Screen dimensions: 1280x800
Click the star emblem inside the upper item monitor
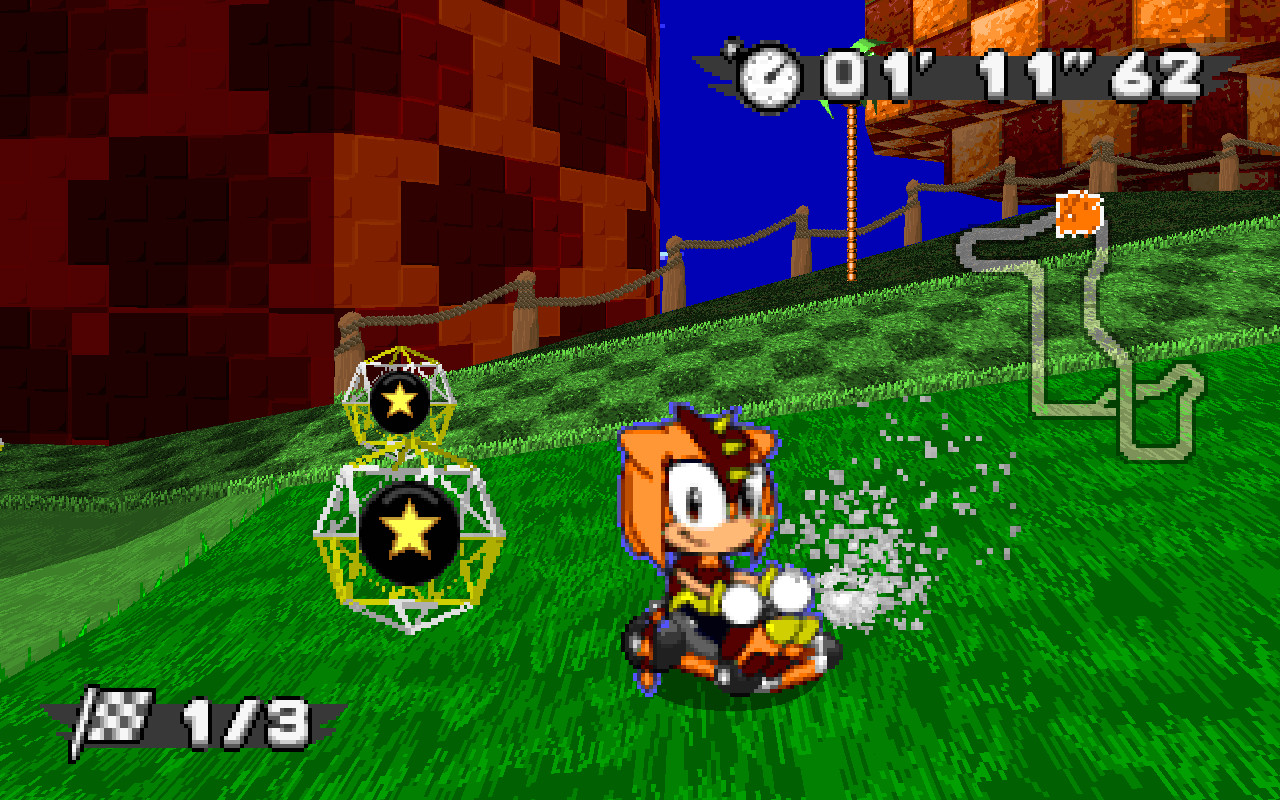[x=399, y=400]
